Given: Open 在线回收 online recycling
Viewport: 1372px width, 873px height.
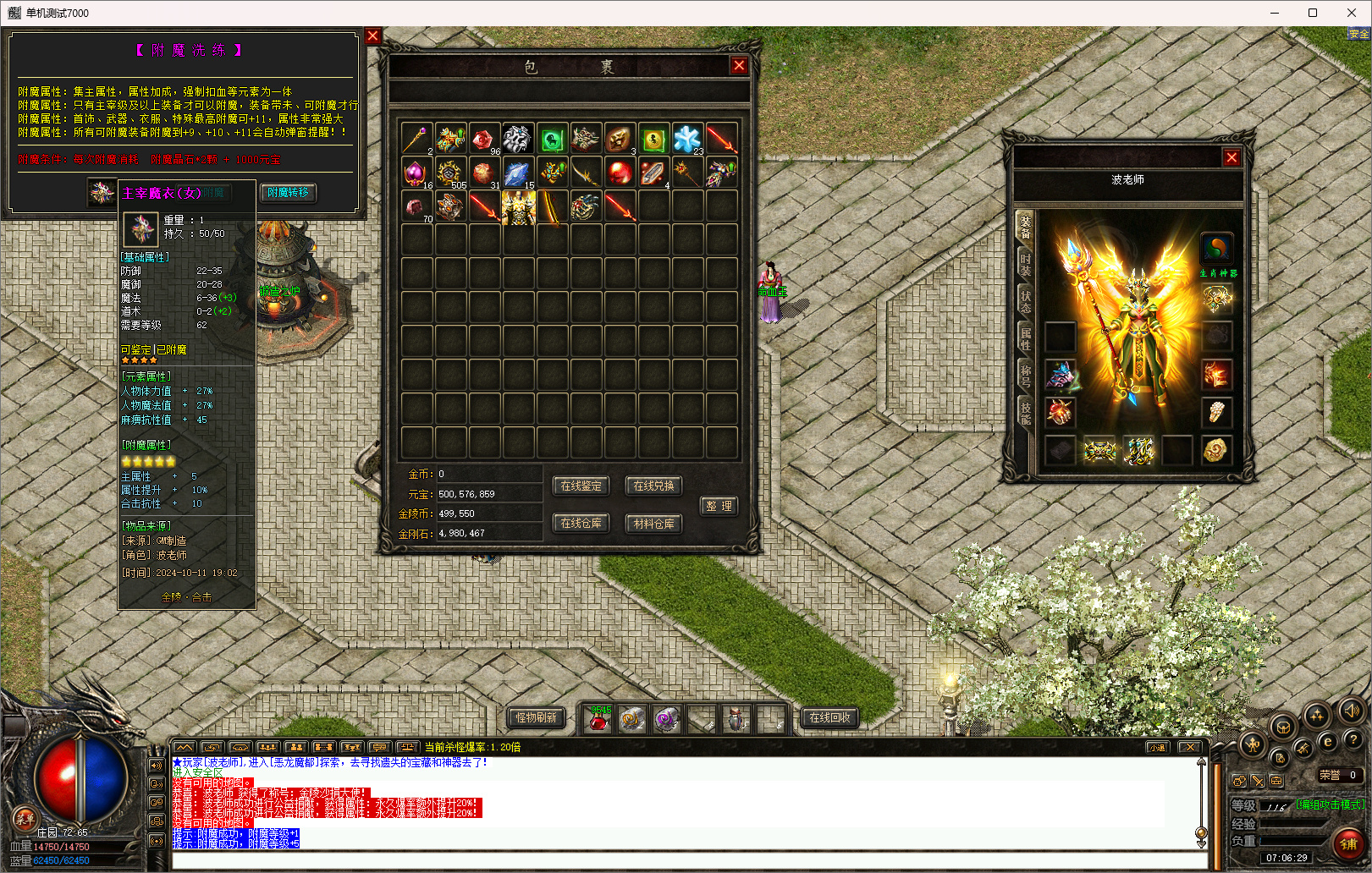Looking at the screenshot, I should (829, 717).
